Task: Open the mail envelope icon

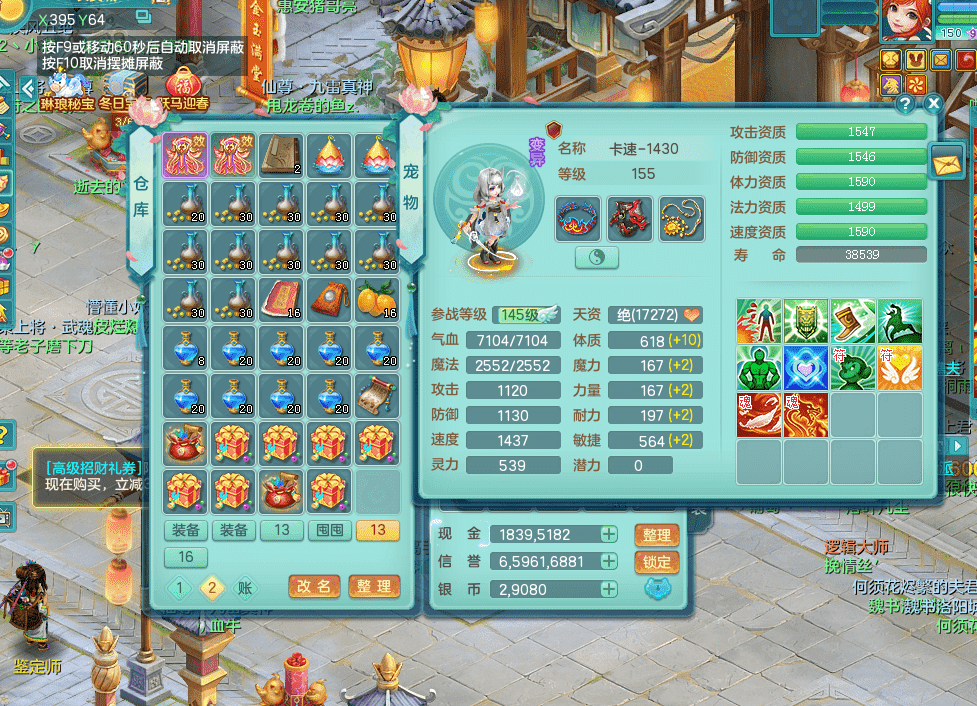Action: [946, 160]
